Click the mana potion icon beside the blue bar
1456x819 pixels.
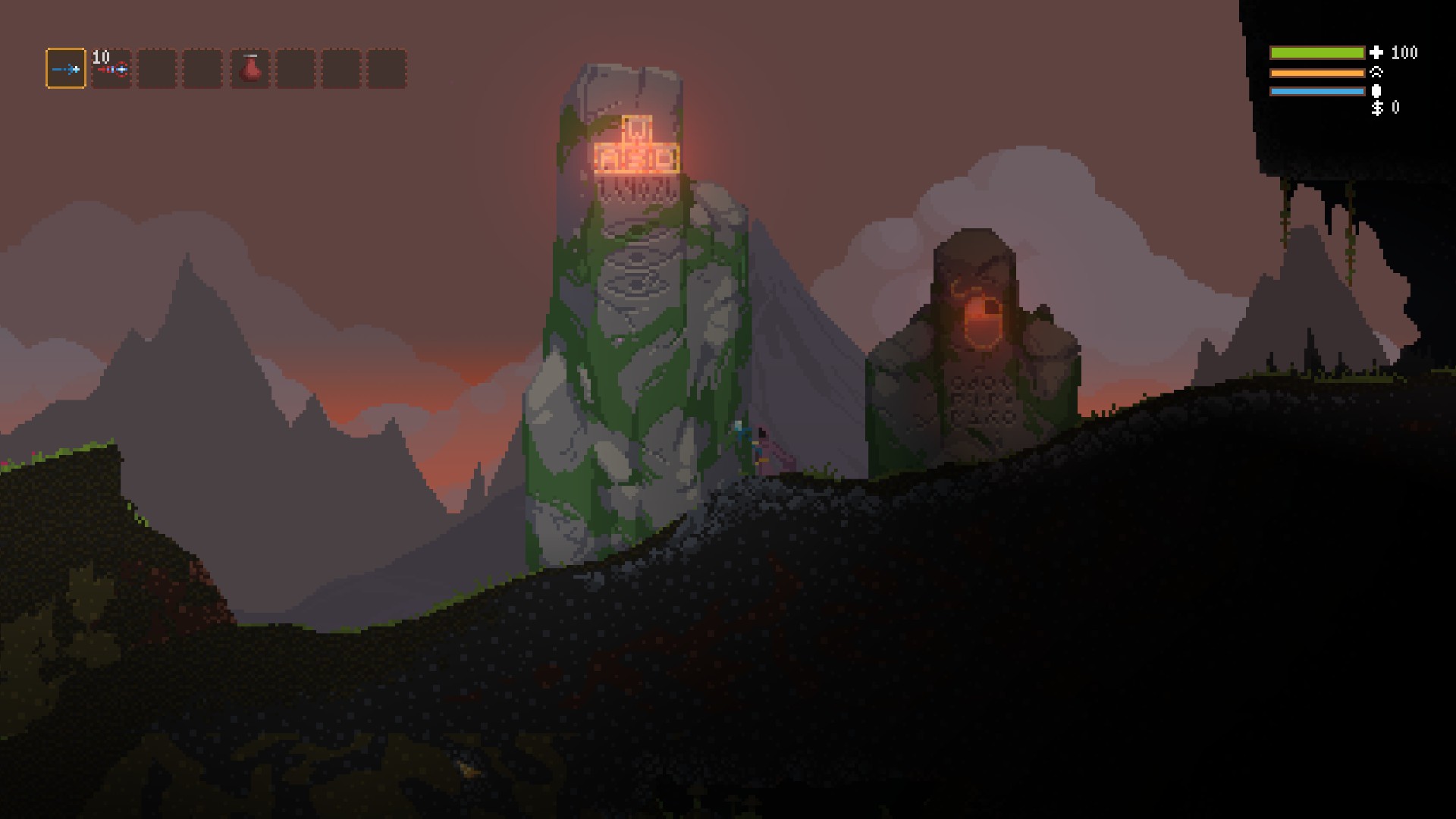point(1376,91)
